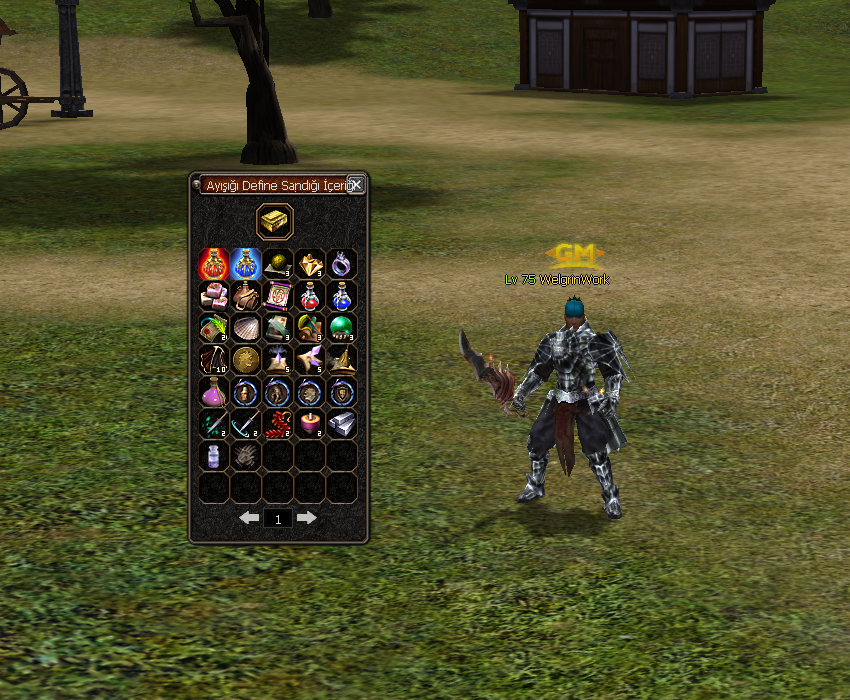Pick the purple gem ring slot
The image size is (850, 700).
tap(342, 264)
